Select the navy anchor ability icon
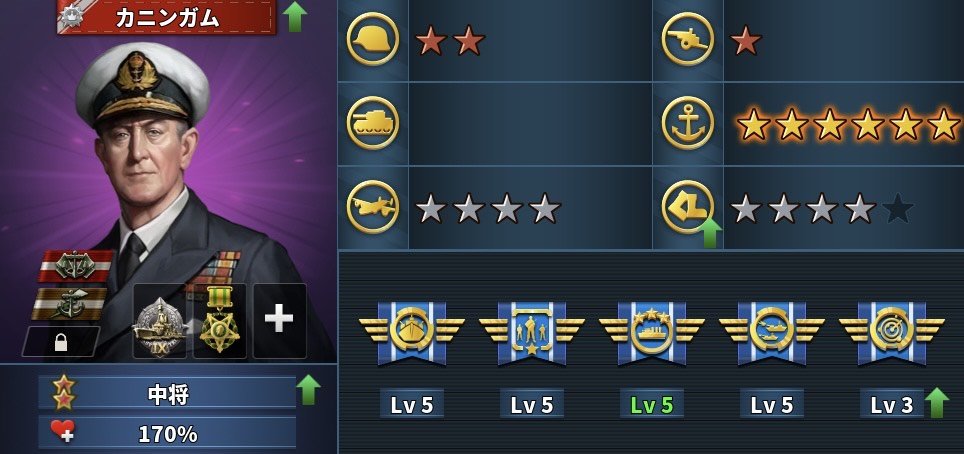The width and height of the screenshot is (964, 454). click(x=688, y=123)
